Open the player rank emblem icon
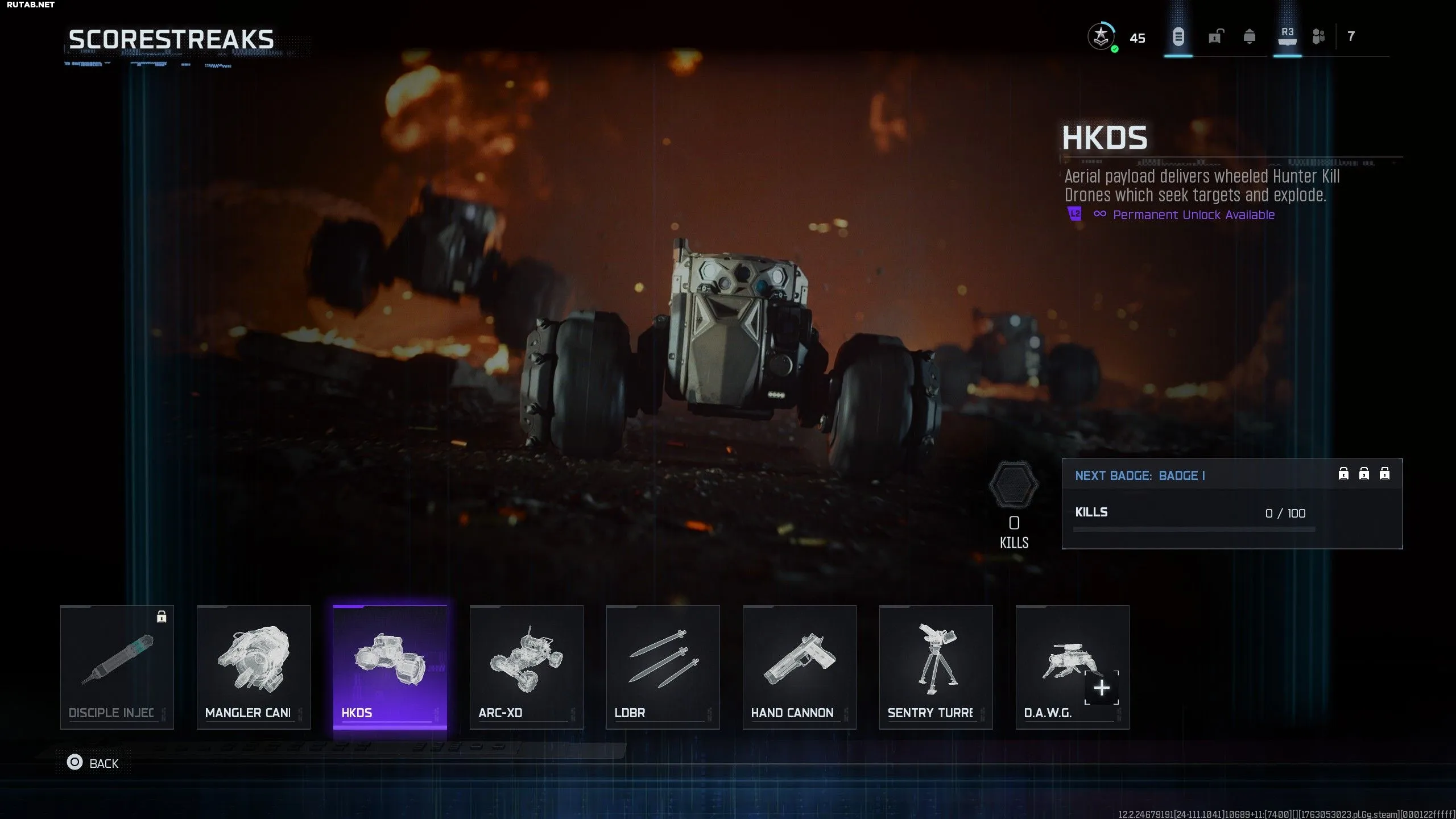Image resolution: width=1456 pixels, height=819 pixels. (1101, 38)
